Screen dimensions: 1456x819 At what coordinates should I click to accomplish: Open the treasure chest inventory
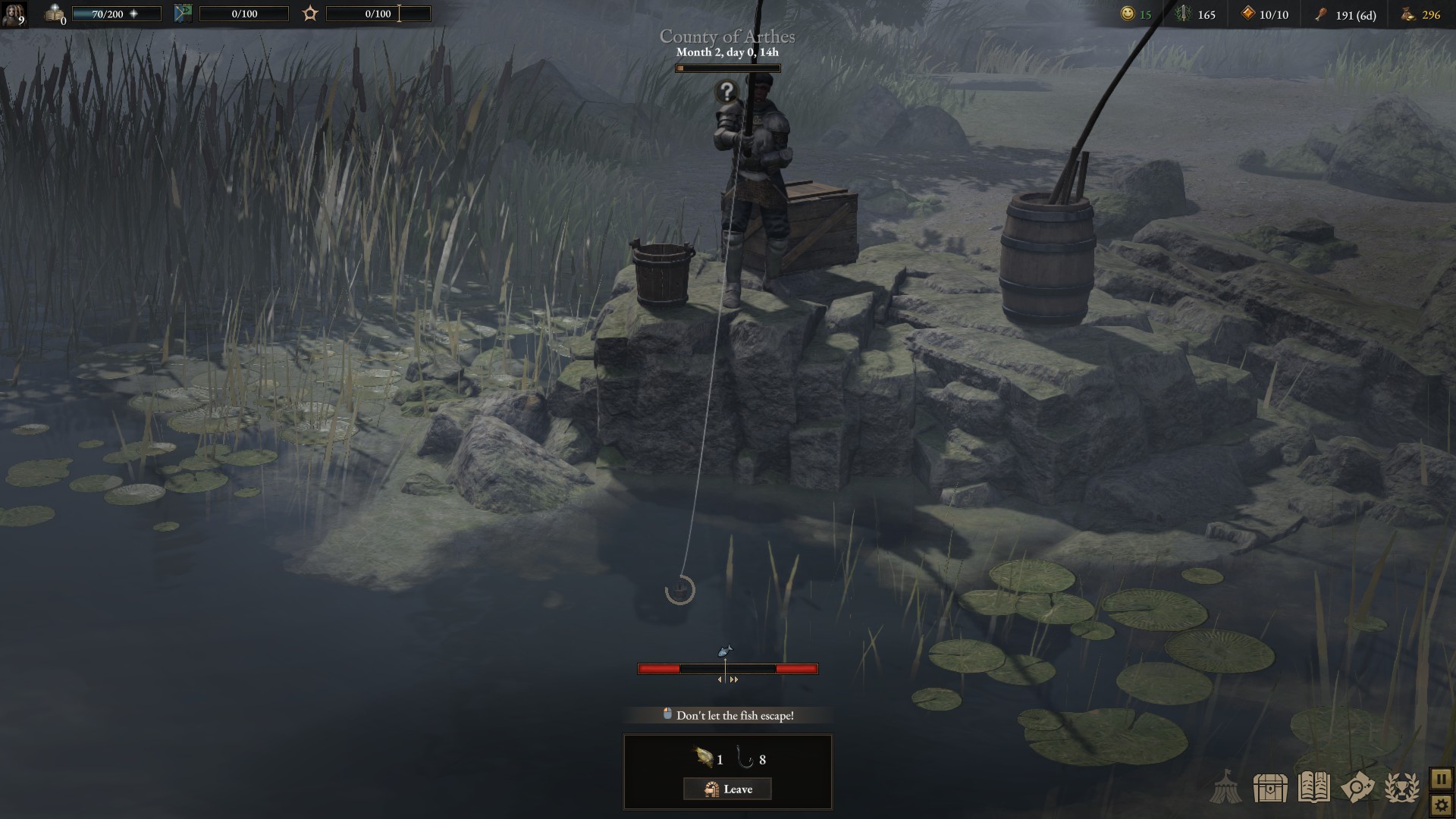(x=1270, y=789)
